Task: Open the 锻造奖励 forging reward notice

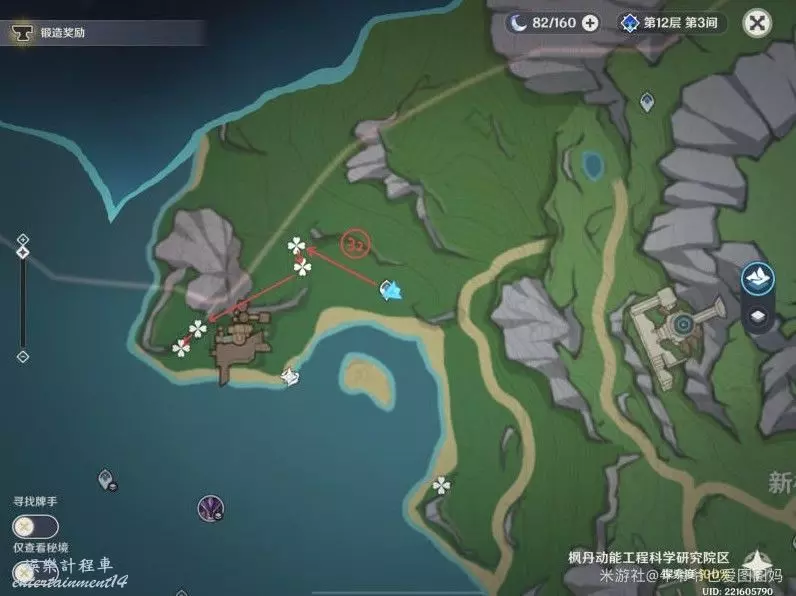Action: [62, 33]
